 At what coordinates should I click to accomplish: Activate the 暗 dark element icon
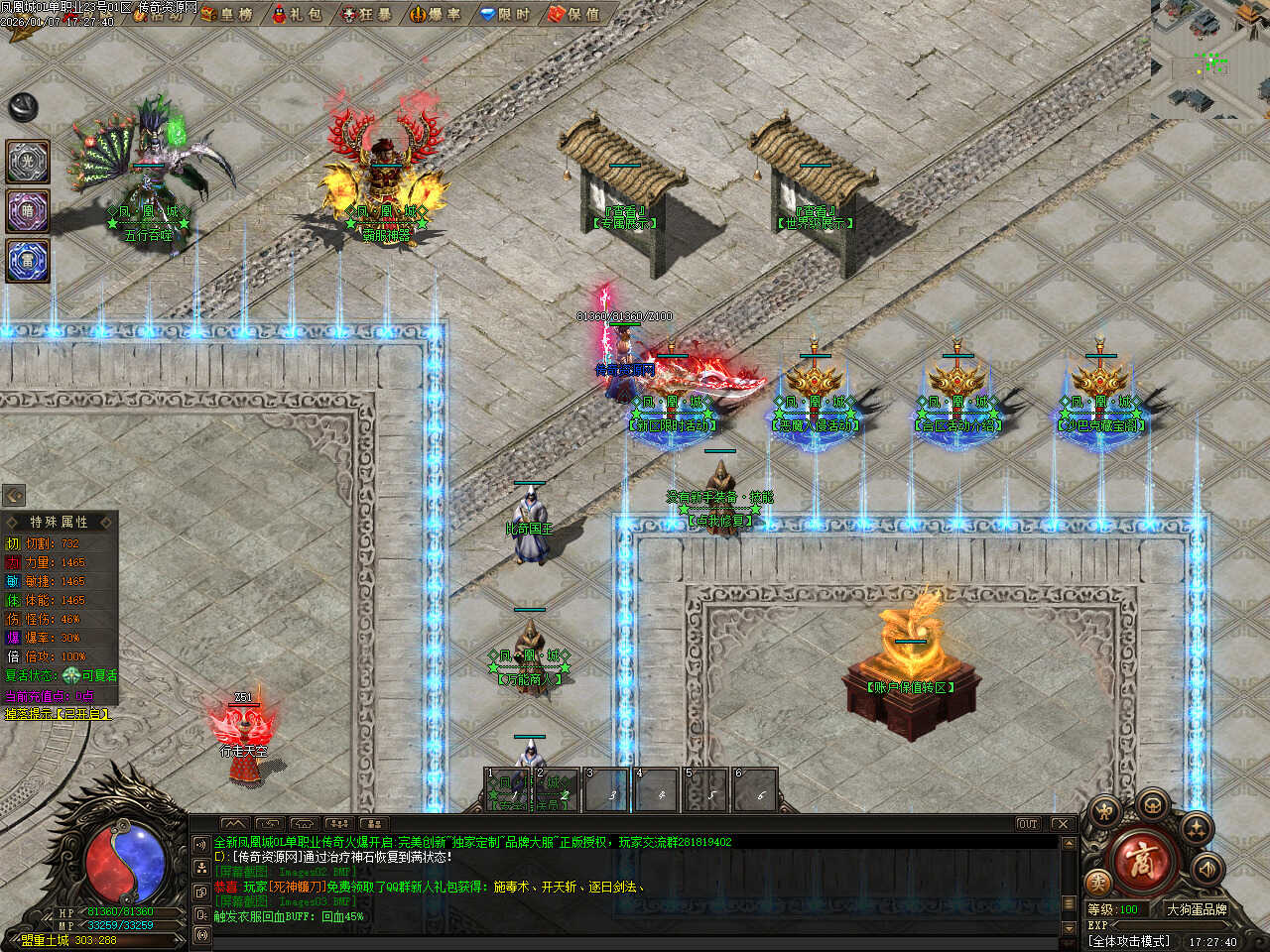click(28, 211)
